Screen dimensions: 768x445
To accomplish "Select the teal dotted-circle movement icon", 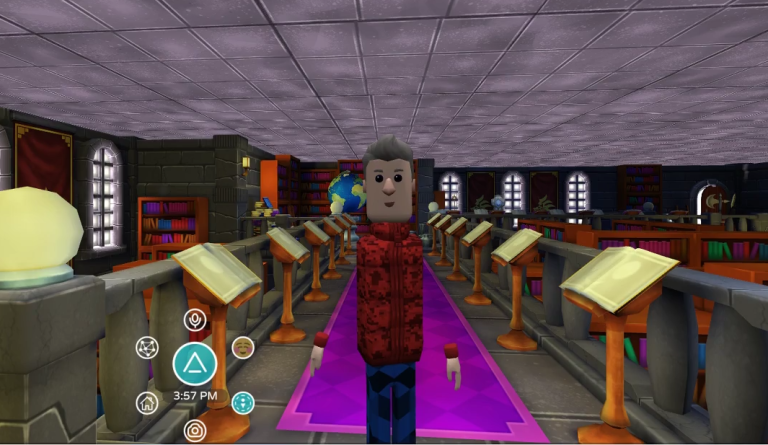I will tap(242, 402).
